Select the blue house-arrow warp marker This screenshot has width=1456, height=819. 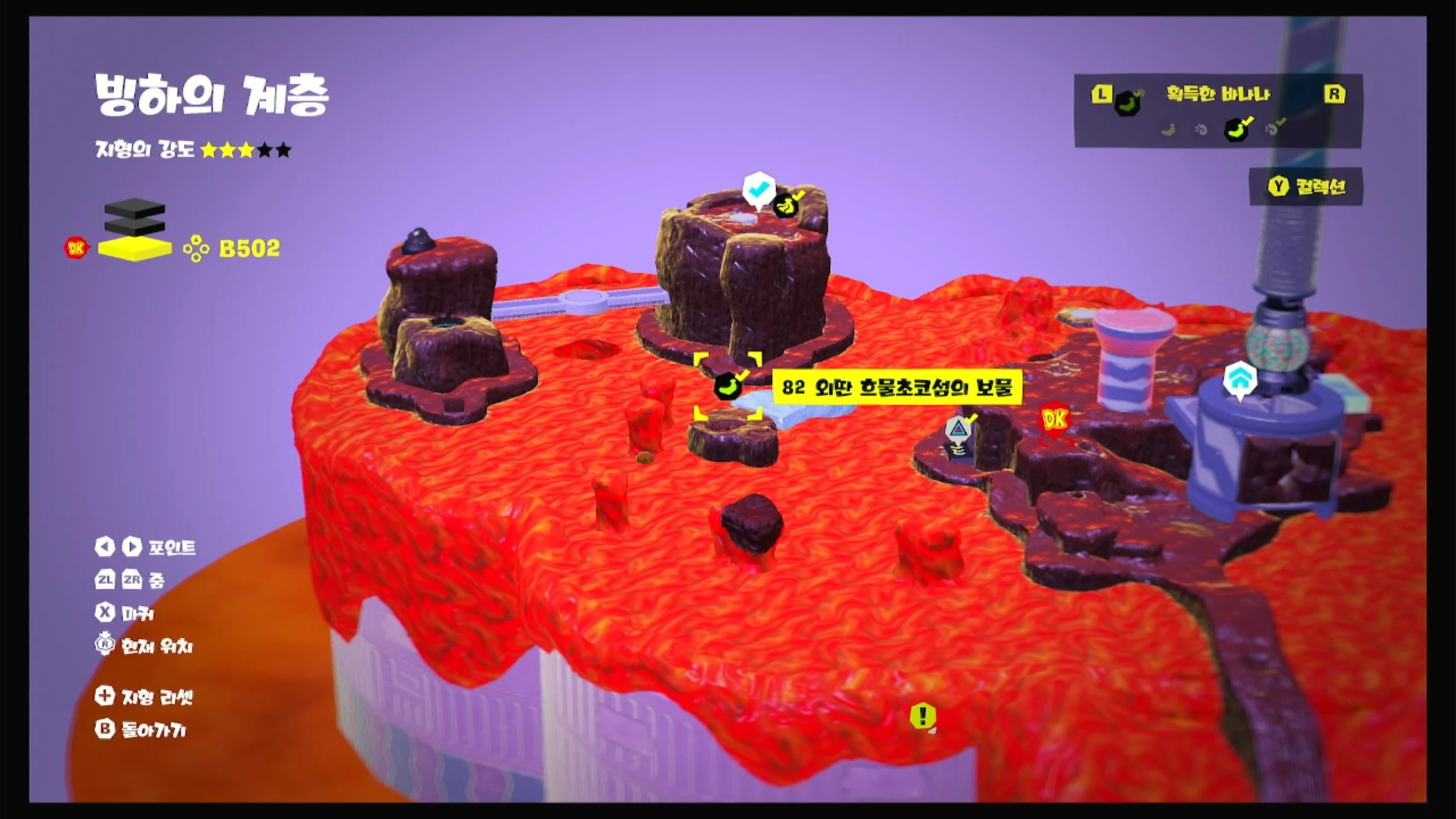coord(1240,379)
